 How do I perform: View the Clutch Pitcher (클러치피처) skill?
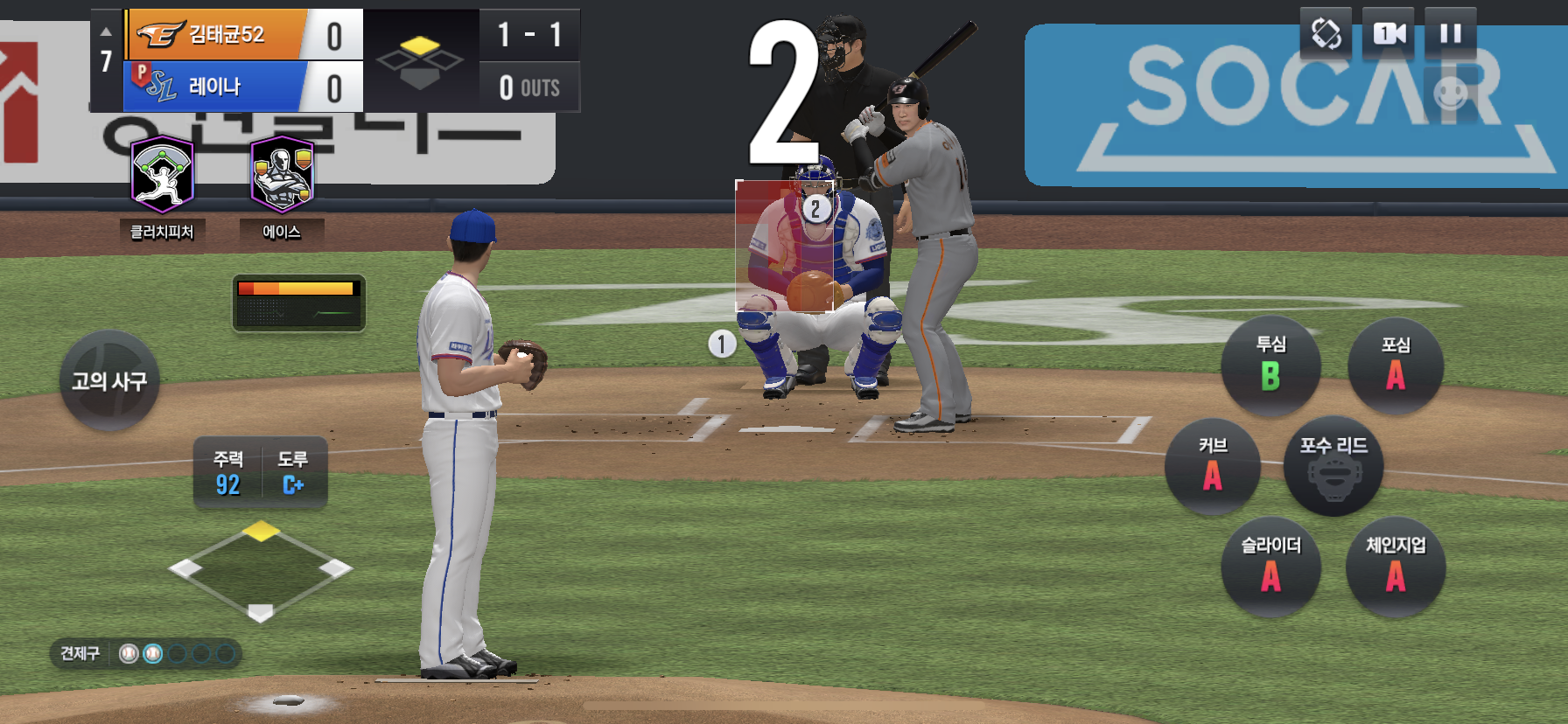click(162, 176)
